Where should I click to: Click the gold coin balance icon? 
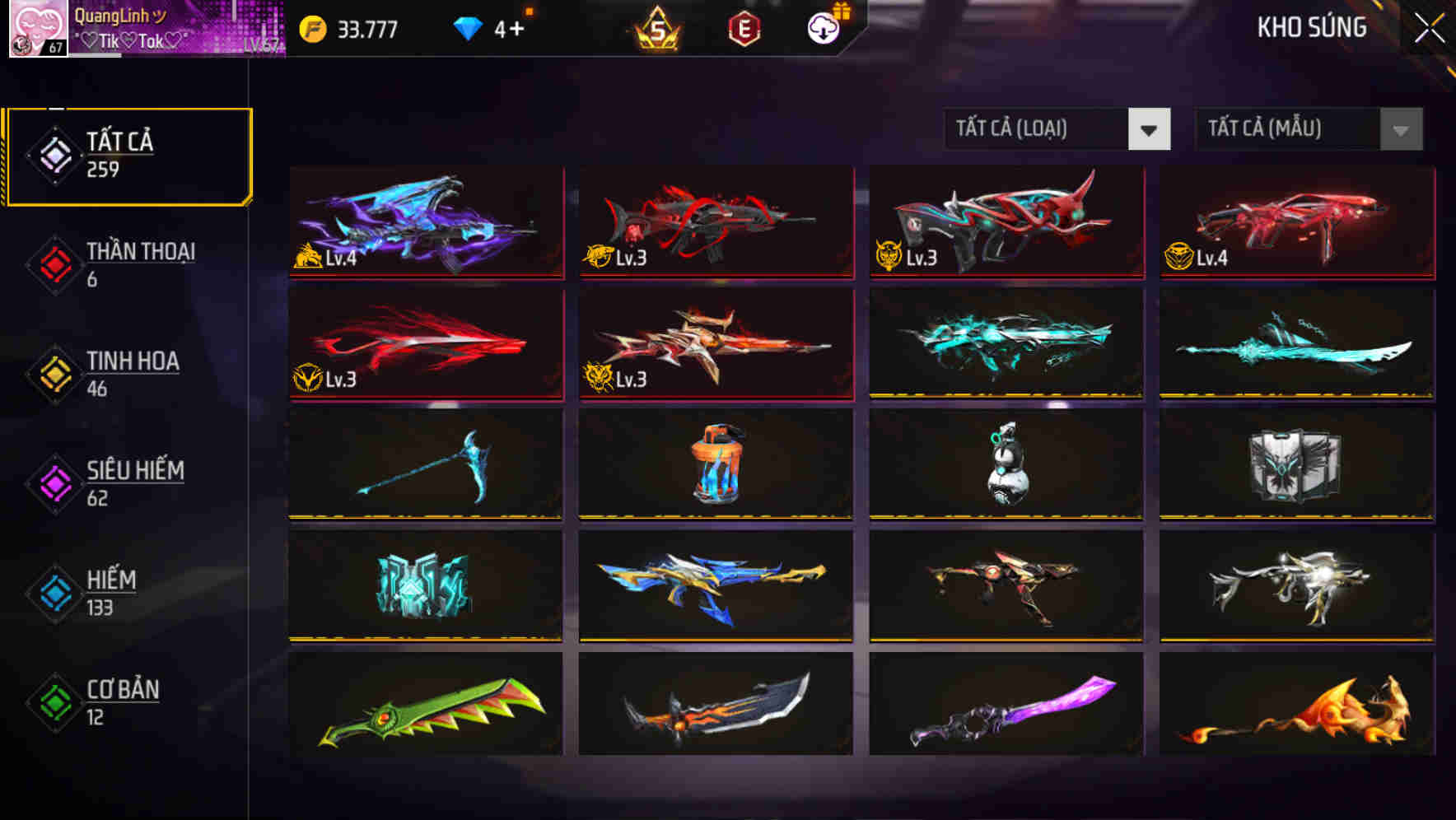tap(311, 27)
